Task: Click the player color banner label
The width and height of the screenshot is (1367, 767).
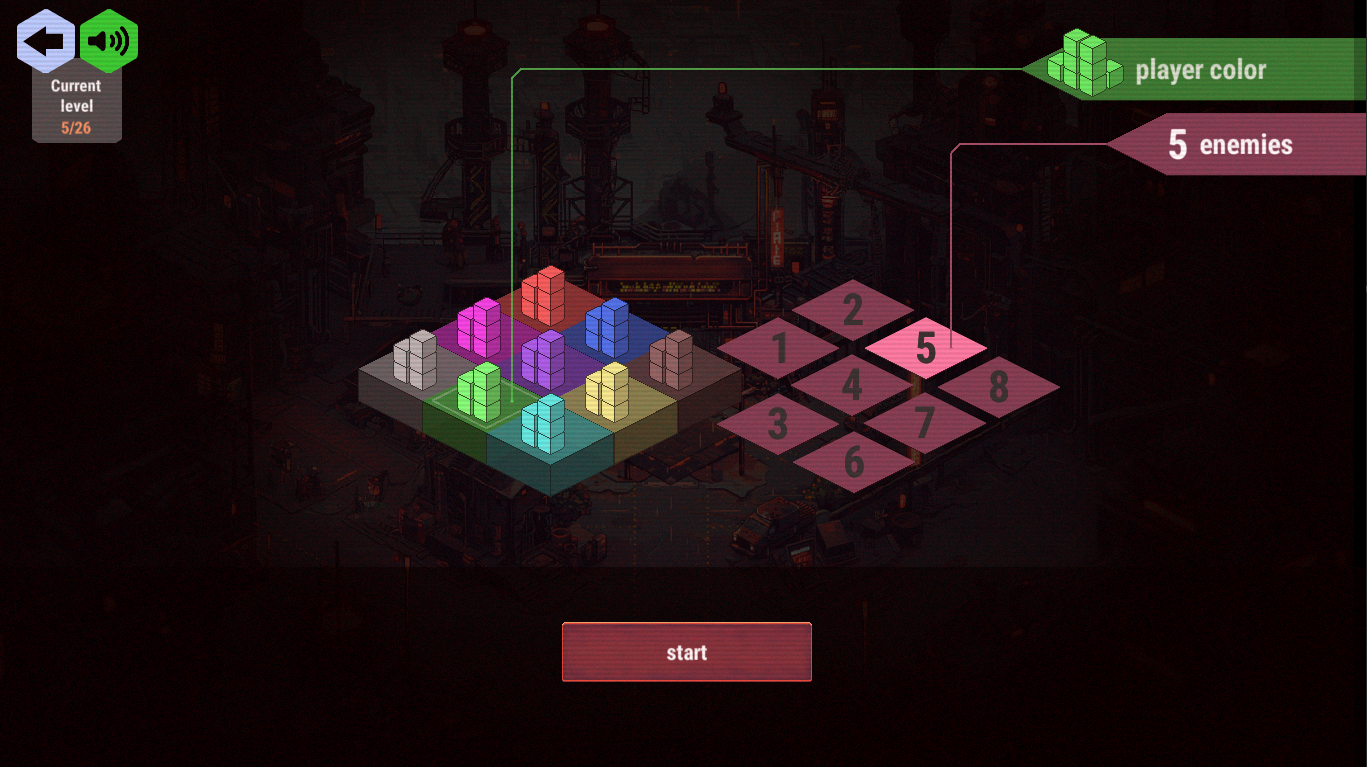Action: coord(1199,70)
